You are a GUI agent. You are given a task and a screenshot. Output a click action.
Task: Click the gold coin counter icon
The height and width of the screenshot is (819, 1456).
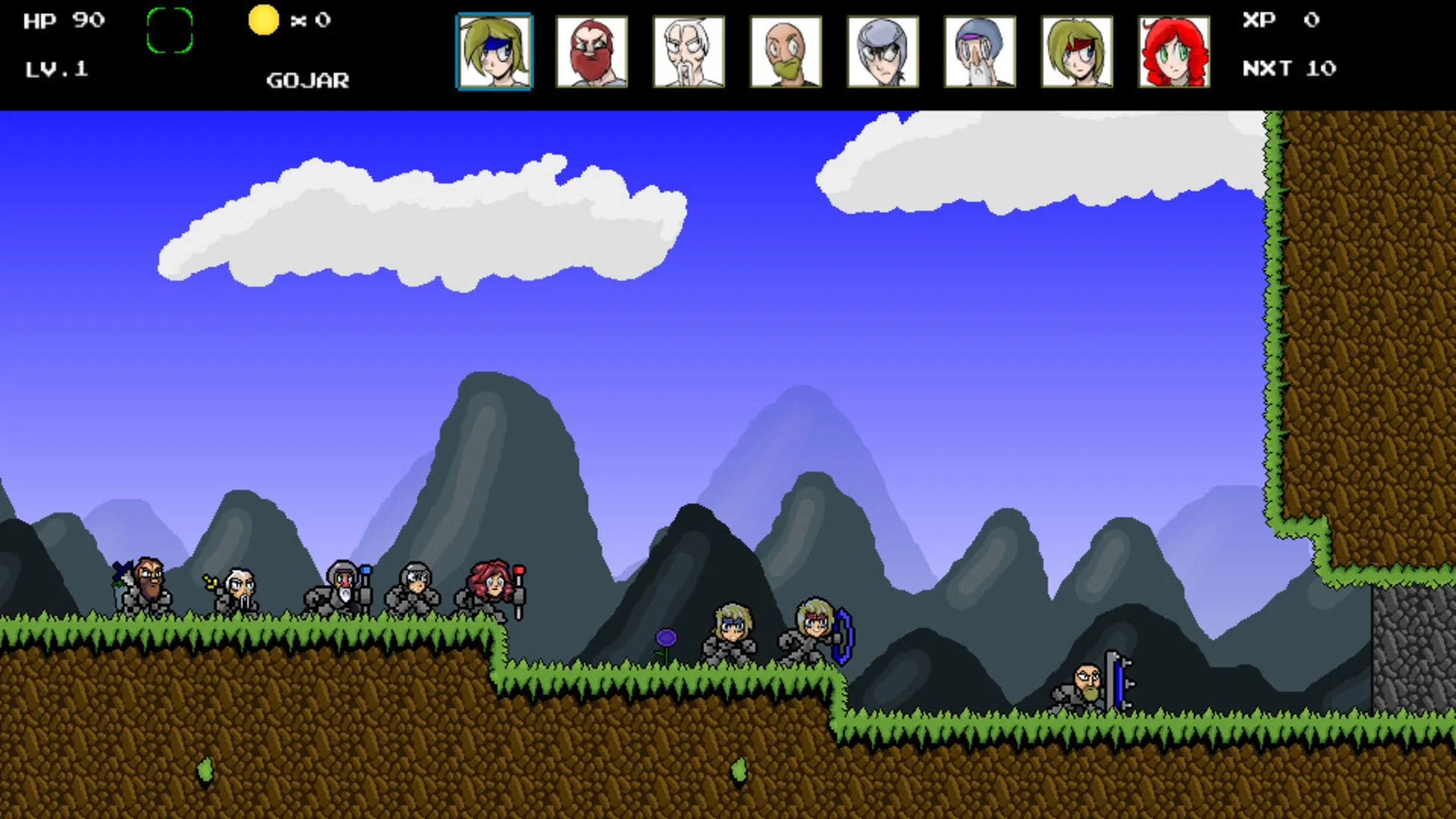[x=262, y=20]
